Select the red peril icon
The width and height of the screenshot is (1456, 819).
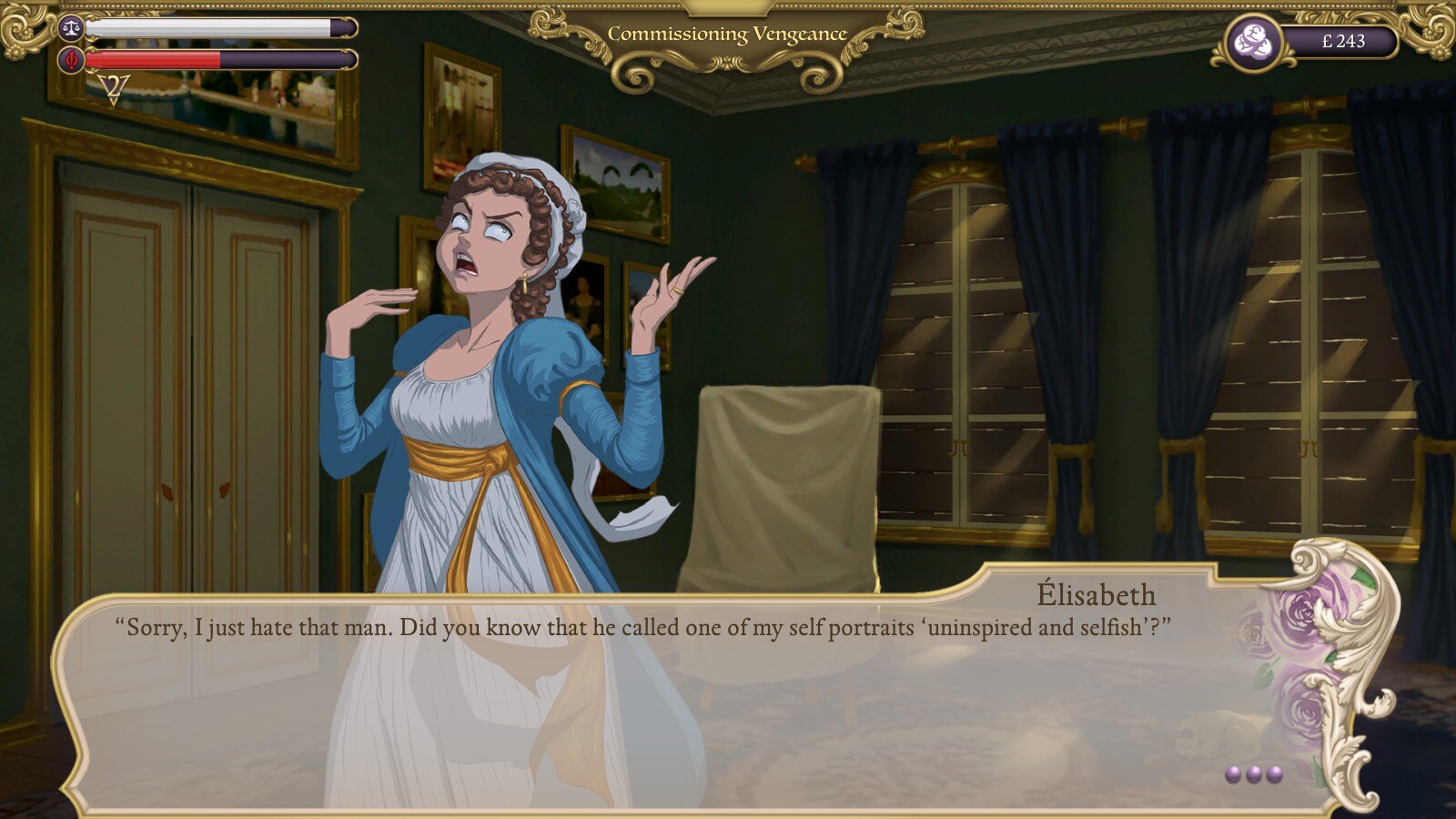click(x=71, y=60)
